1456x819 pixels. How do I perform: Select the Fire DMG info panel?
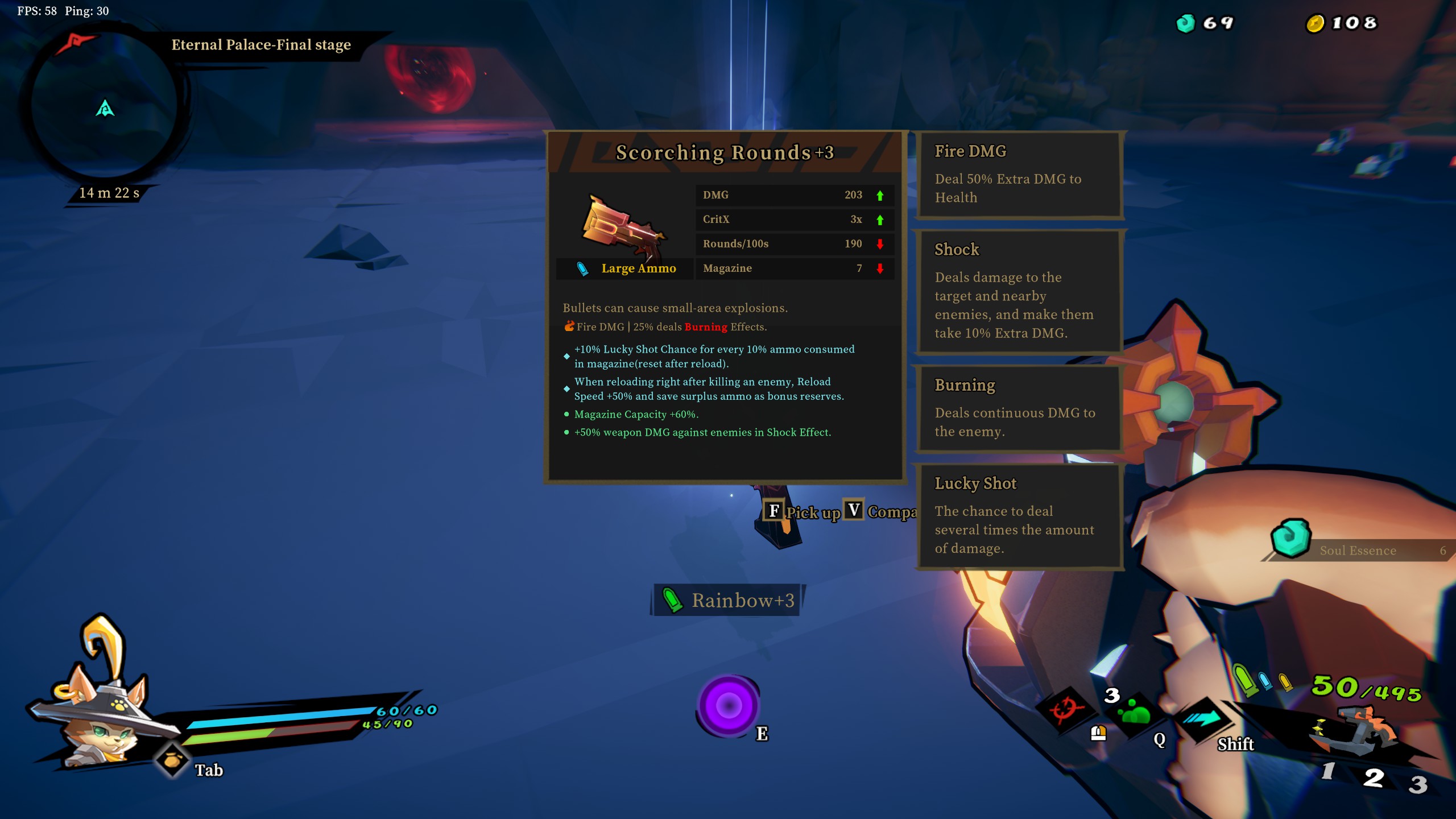point(1019,174)
